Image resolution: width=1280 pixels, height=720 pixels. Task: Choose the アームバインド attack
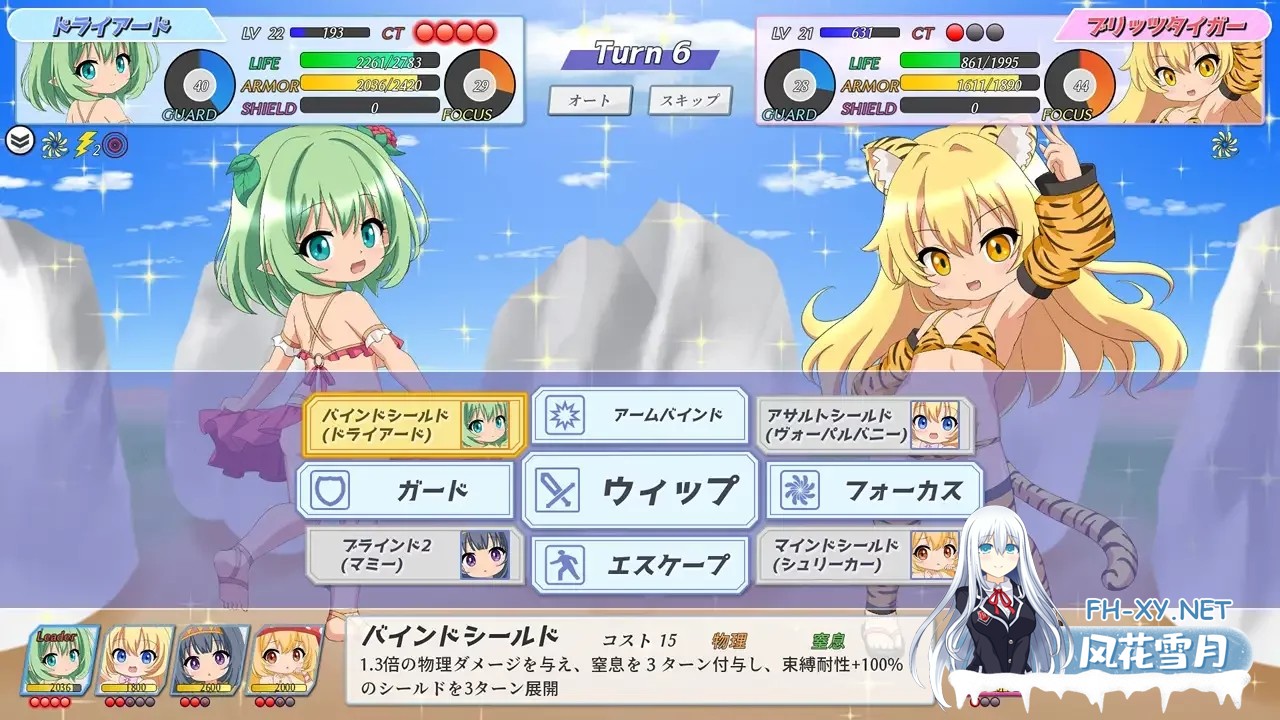pyautogui.click(x=640, y=415)
